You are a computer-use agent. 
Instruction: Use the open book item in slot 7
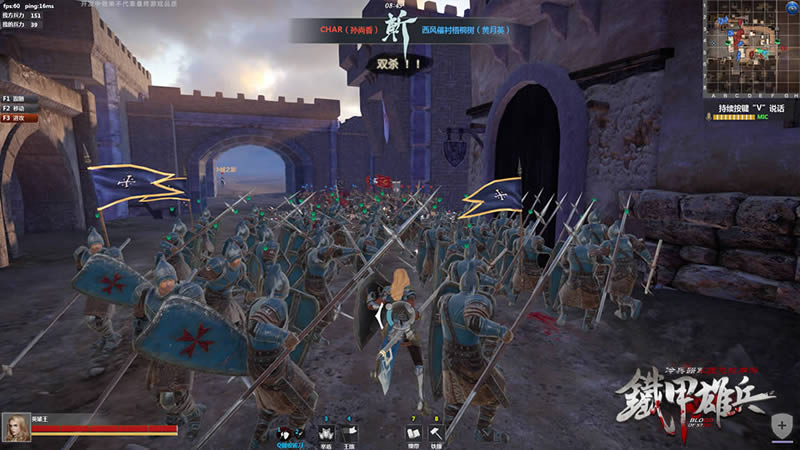tap(413, 432)
